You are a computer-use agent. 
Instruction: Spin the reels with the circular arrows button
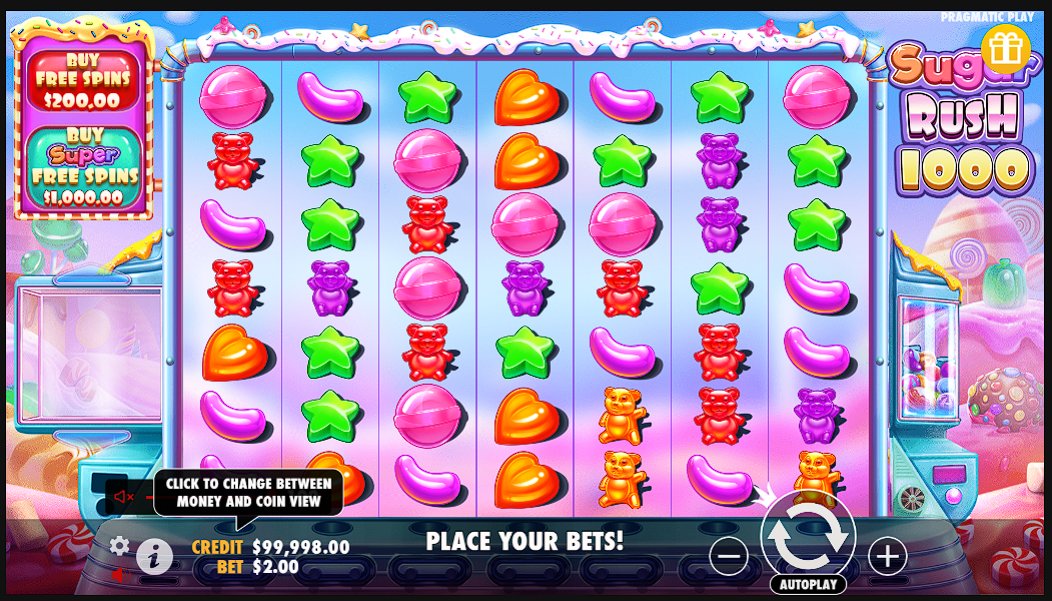point(808,538)
